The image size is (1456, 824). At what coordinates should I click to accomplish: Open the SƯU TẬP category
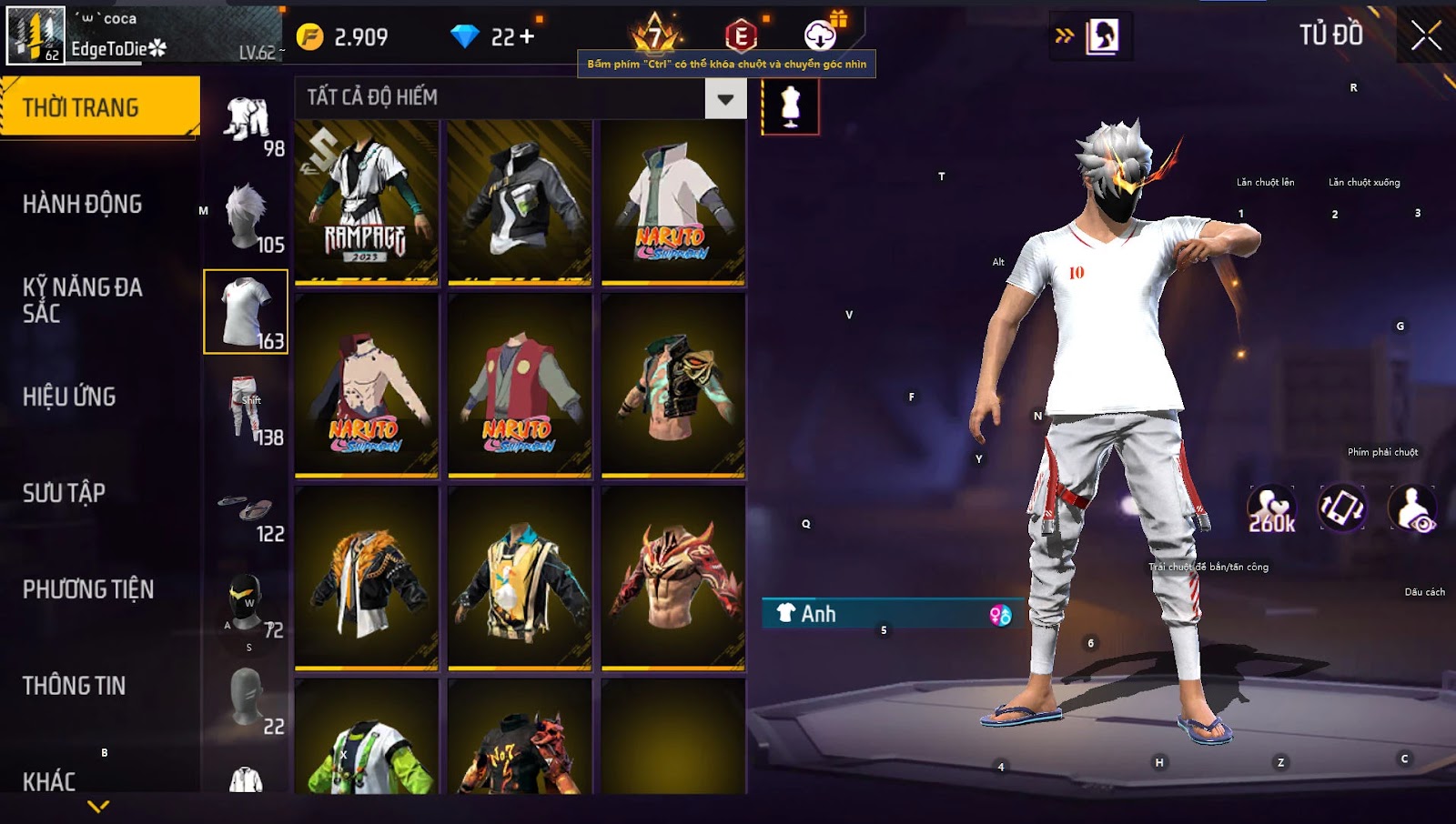click(x=65, y=493)
